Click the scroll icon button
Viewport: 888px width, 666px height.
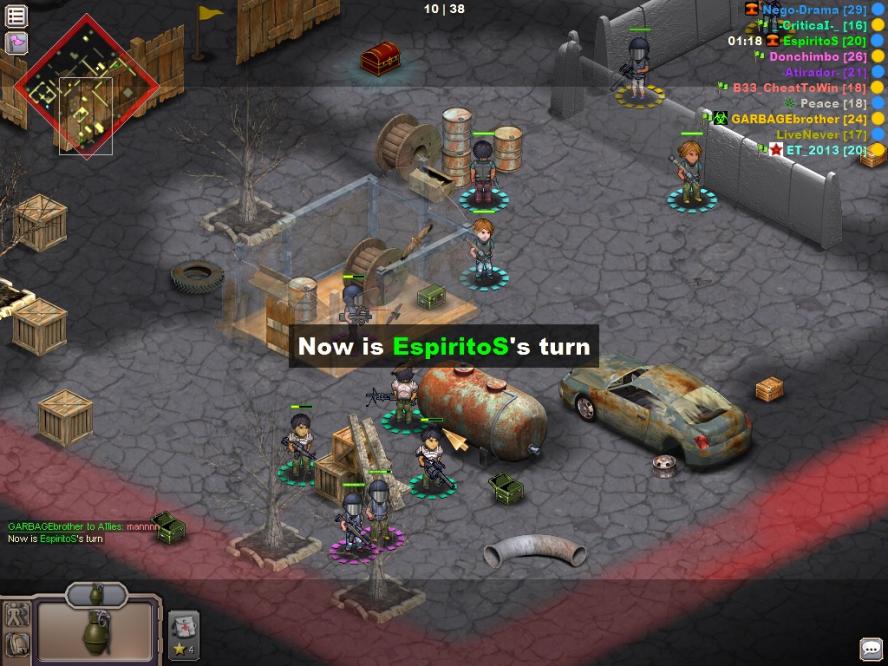click(16, 647)
